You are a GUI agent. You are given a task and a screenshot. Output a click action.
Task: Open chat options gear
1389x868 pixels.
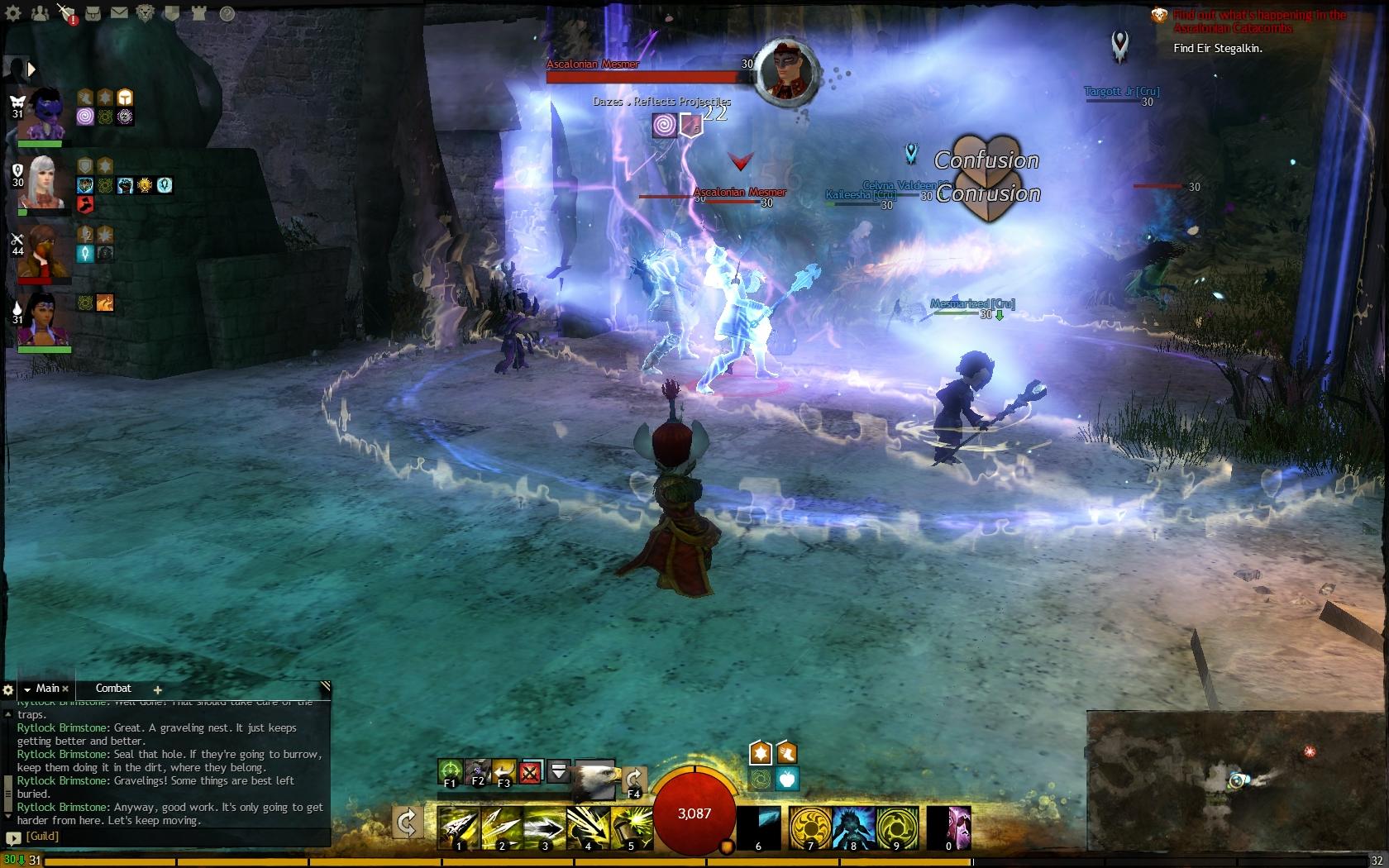coord(8,689)
